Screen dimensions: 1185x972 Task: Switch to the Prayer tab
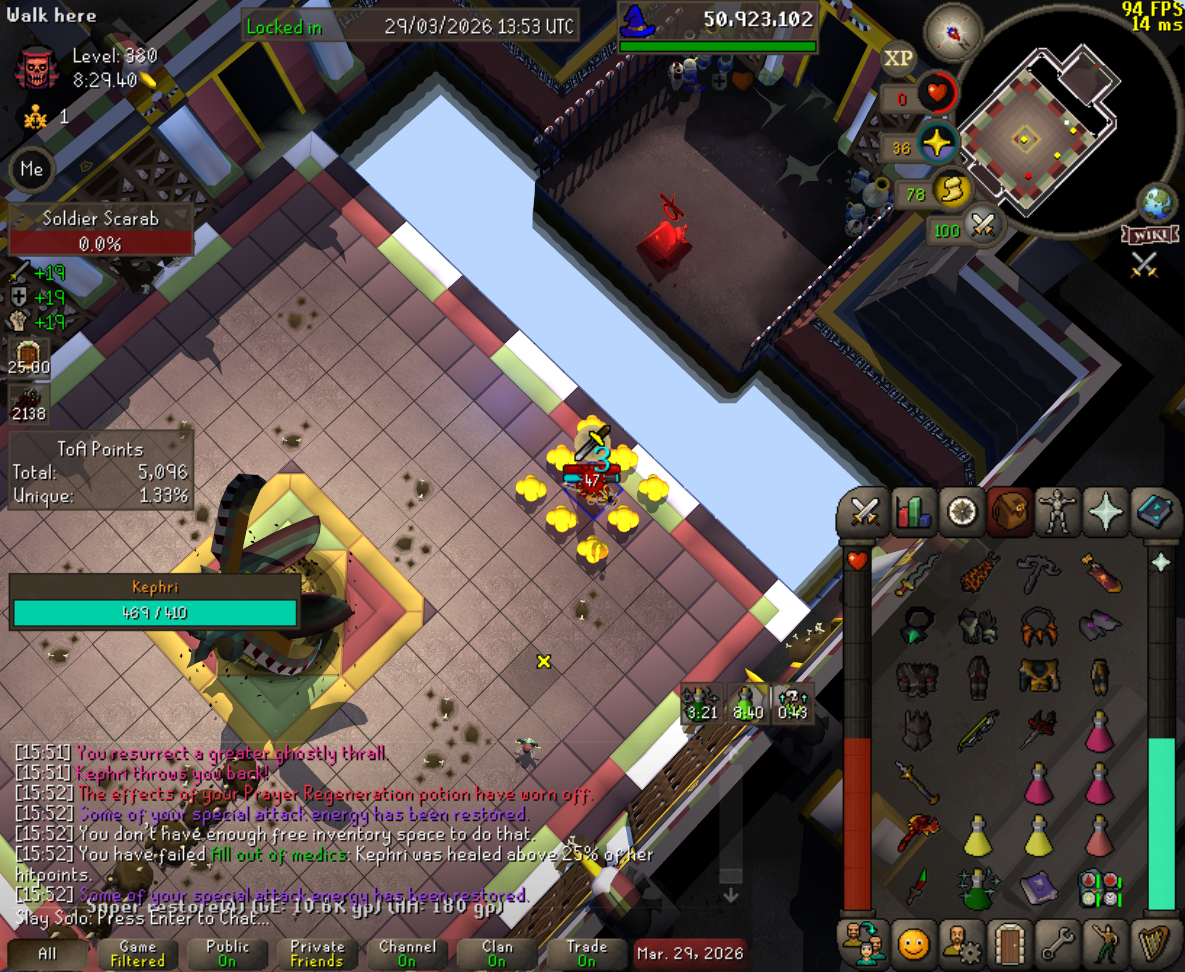click(x=1107, y=512)
